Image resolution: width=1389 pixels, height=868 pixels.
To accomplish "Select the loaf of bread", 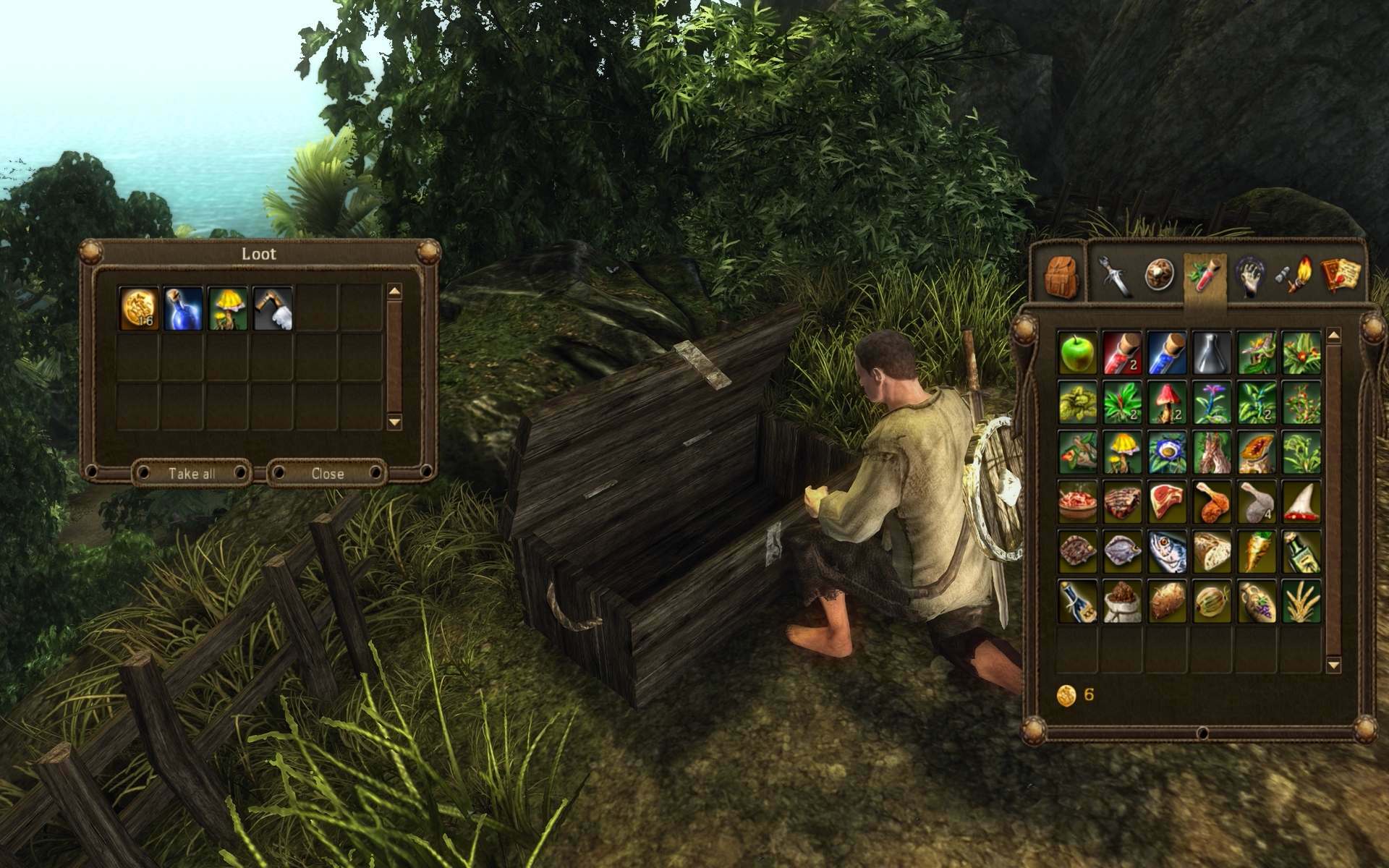I will tap(1212, 552).
